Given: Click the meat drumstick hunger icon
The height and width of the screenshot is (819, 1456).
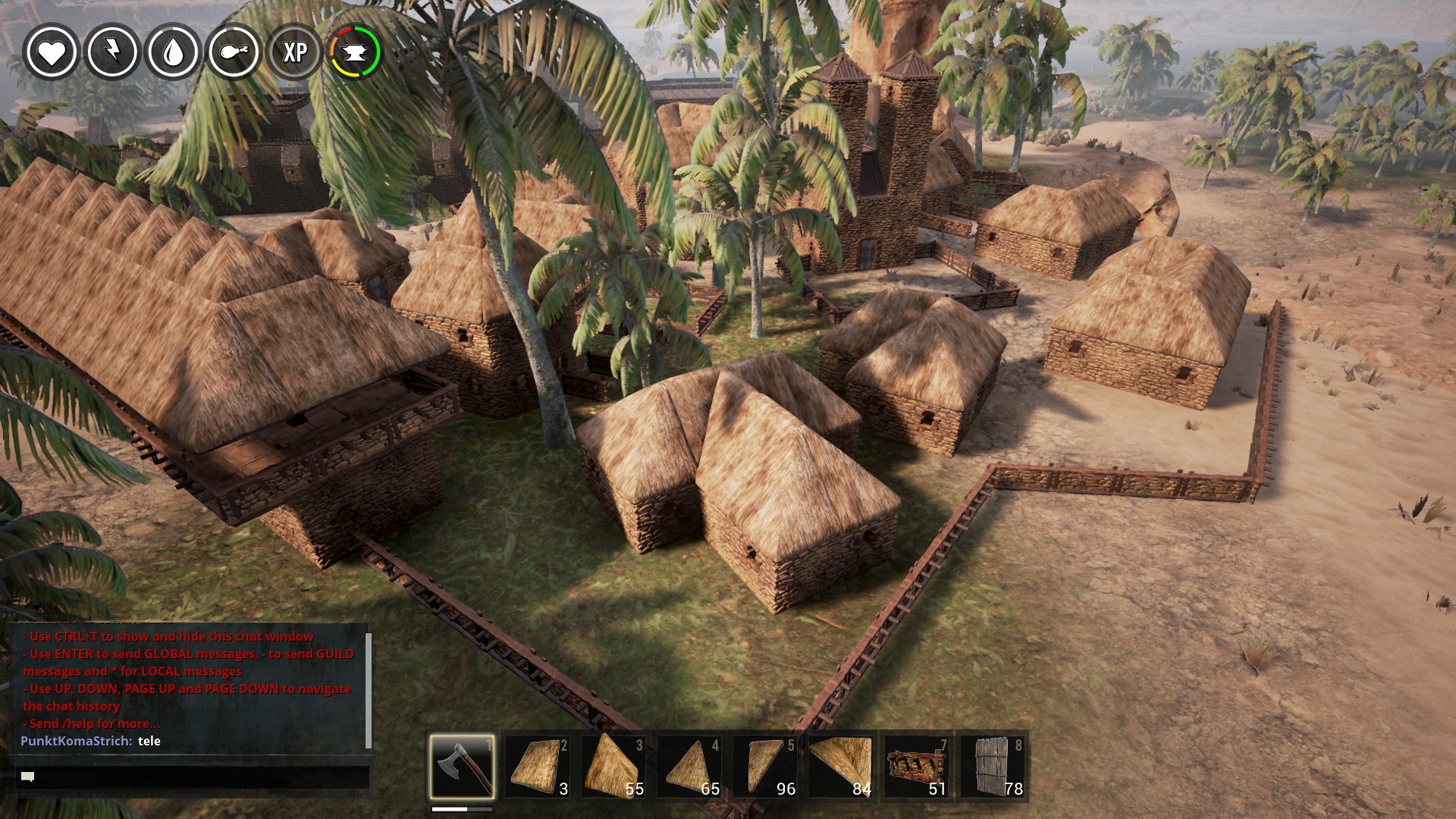Looking at the screenshot, I should point(234,52).
